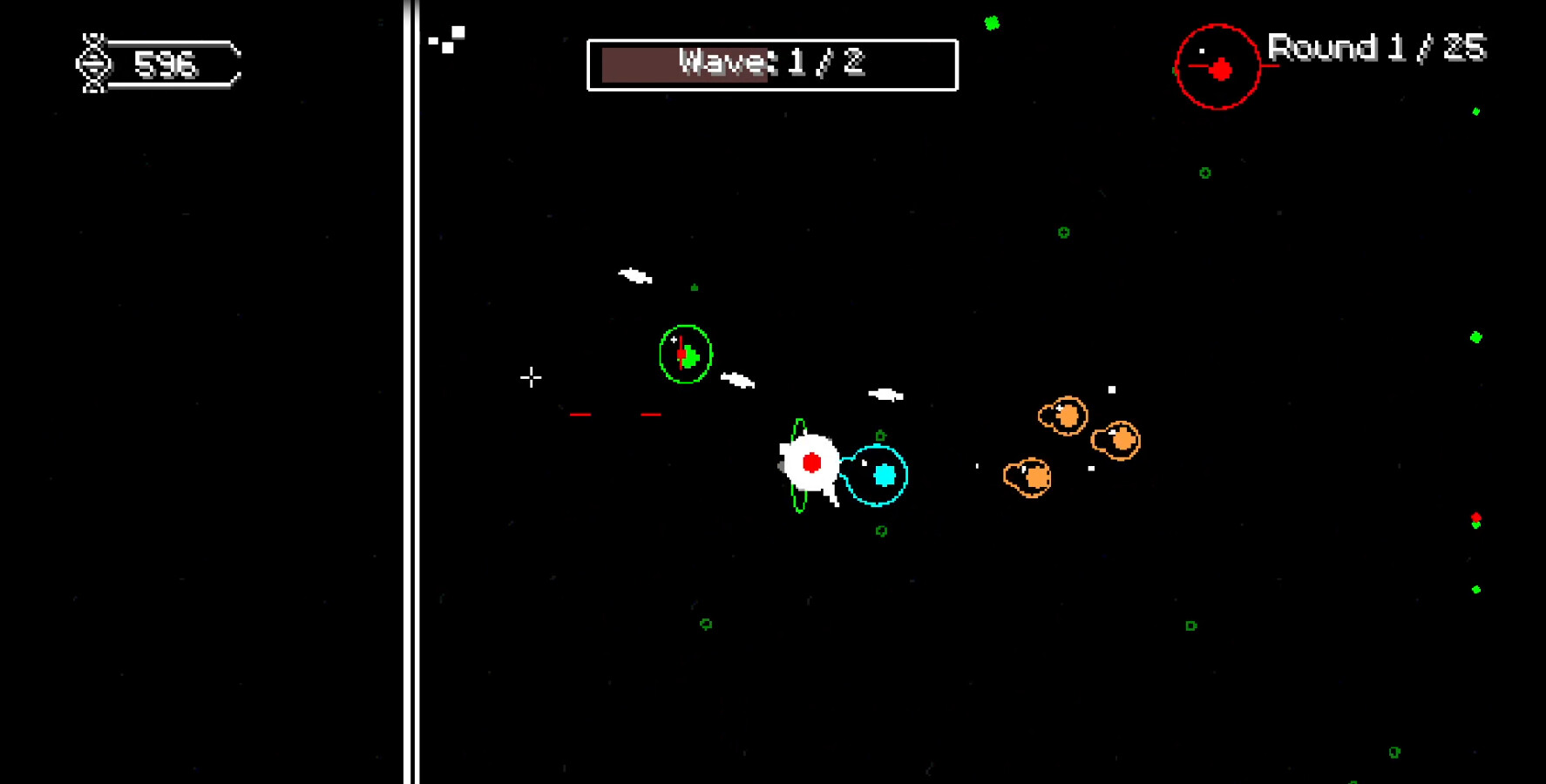Select the crosshair targeting cursor

tap(531, 378)
